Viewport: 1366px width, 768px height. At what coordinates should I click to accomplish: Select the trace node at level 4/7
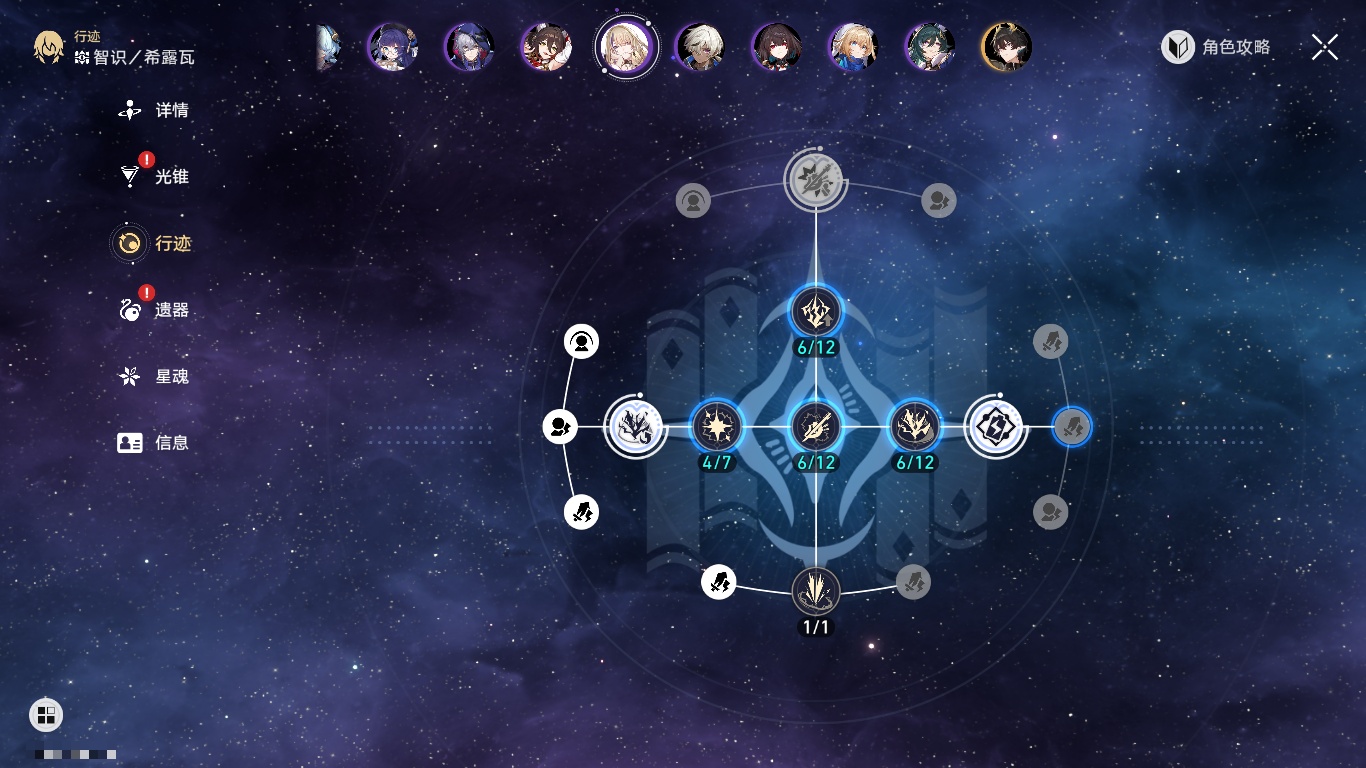(717, 427)
